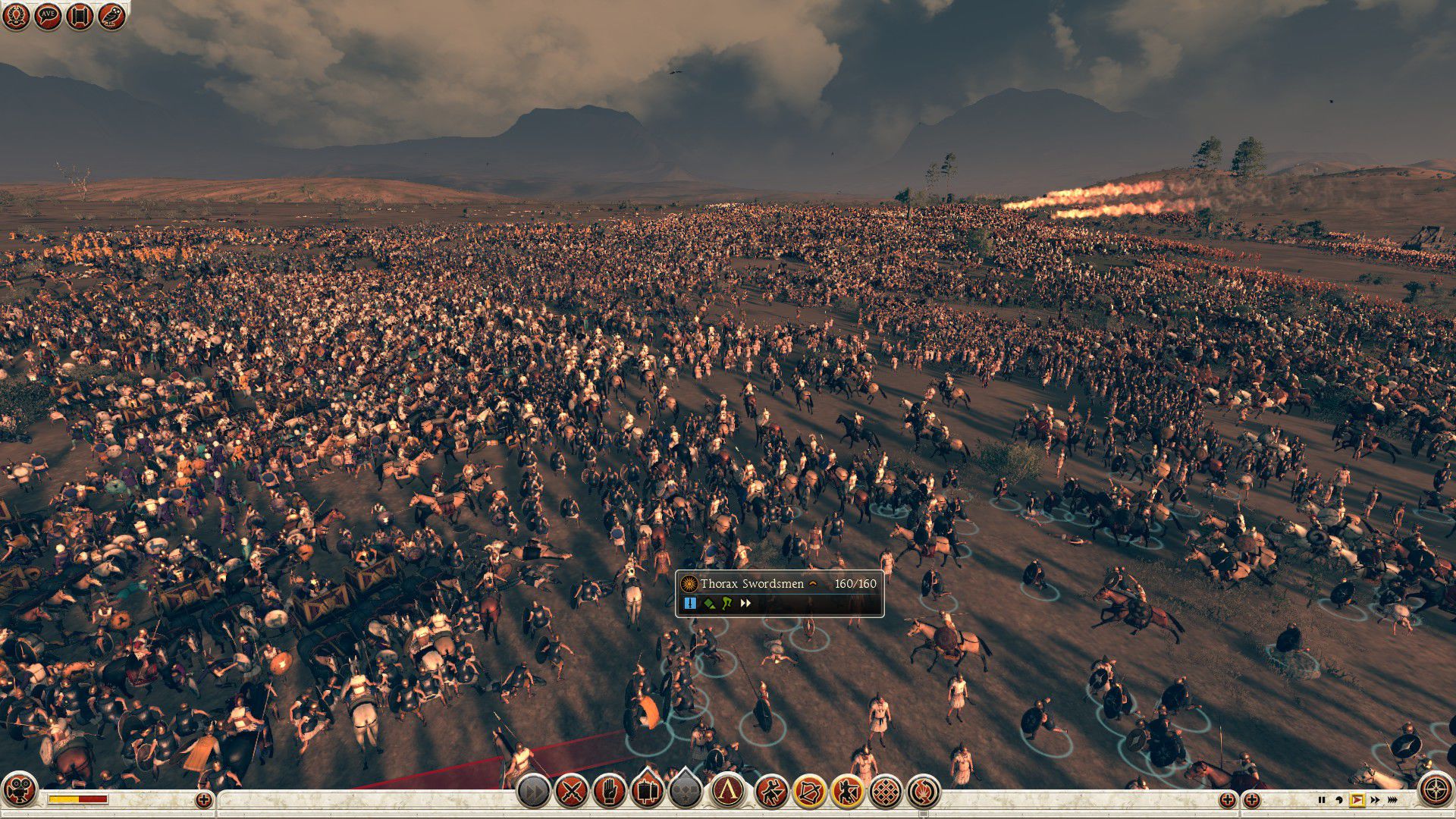The width and height of the screenshot is (1456, 819).
Task: Toggle the flaming shot ability button
Action: (923, 792)
